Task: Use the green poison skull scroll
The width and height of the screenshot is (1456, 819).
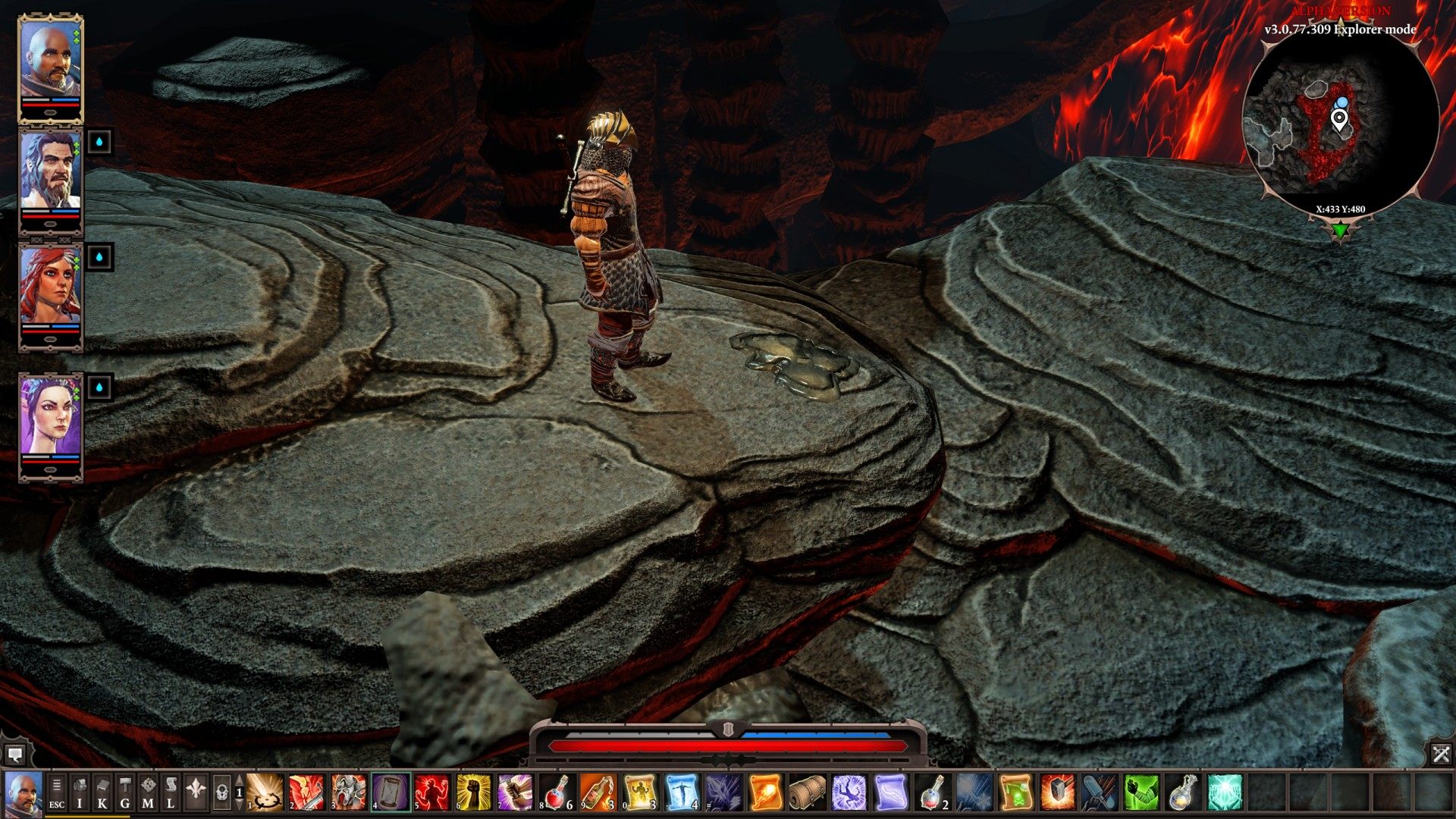Action: coord(1015,792)
